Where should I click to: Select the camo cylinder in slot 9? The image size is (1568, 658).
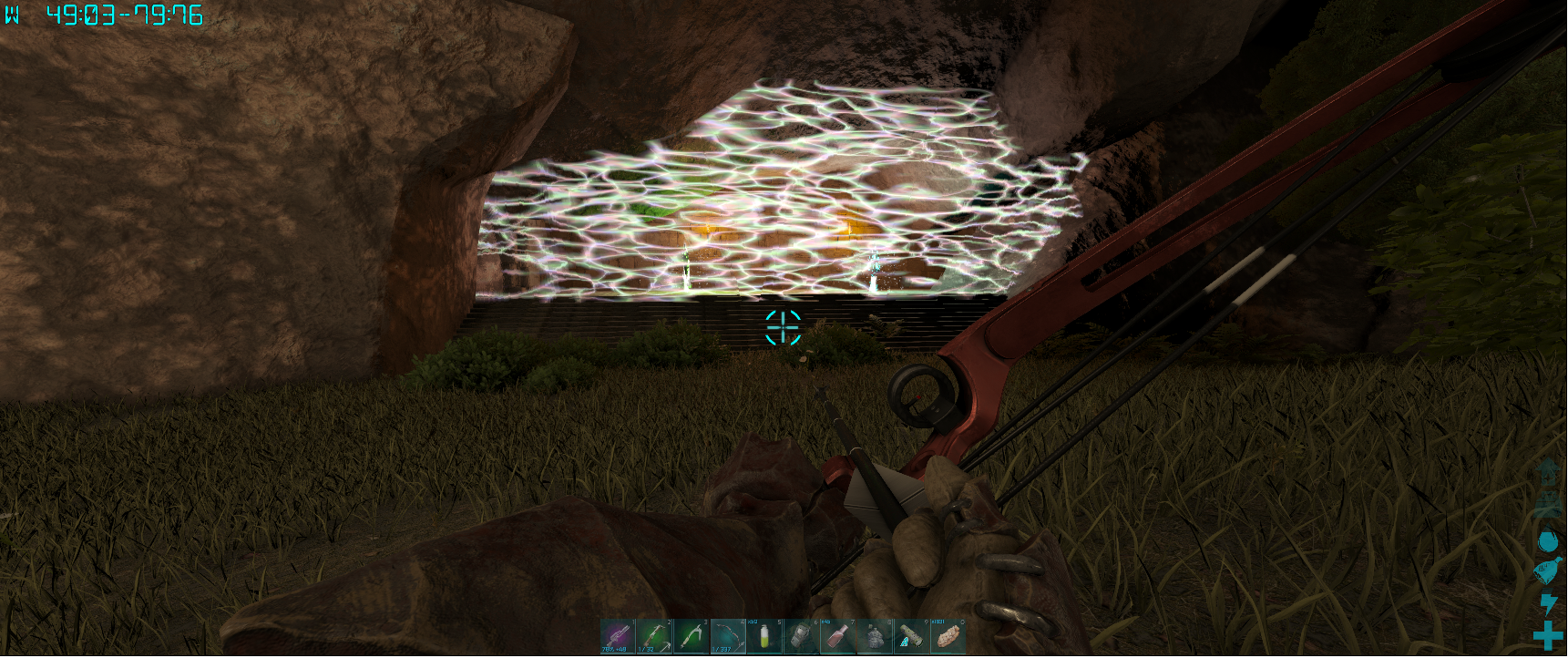(x=910, y=636)
